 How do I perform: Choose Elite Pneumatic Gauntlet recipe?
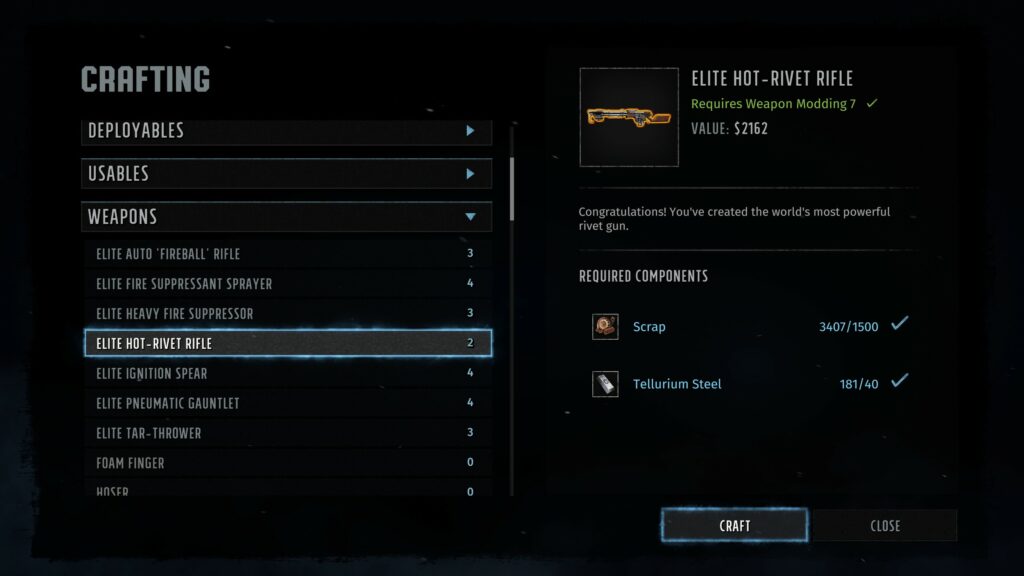286,404
